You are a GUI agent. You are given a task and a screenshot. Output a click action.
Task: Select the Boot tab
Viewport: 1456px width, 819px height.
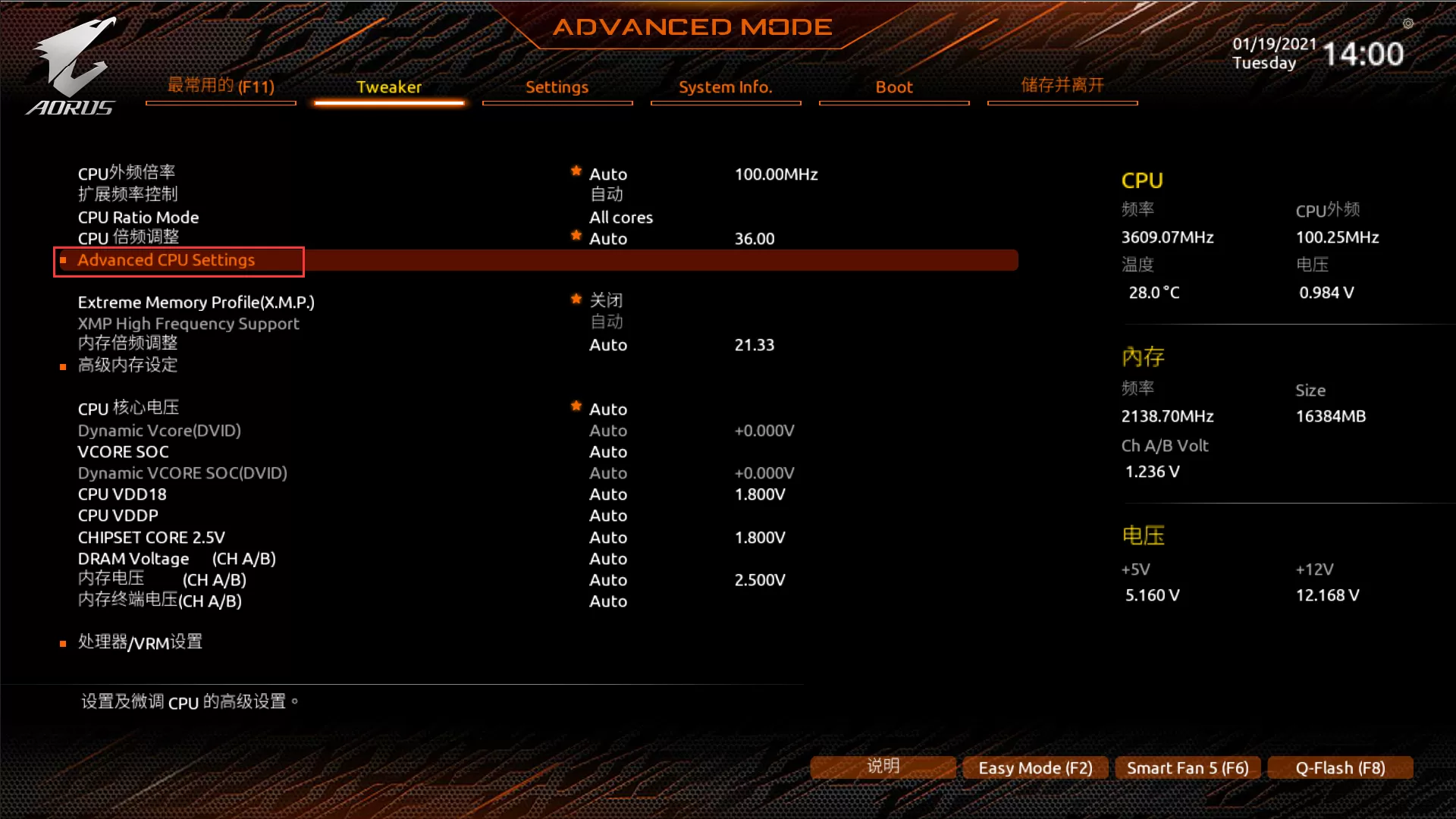pos(893,87)
